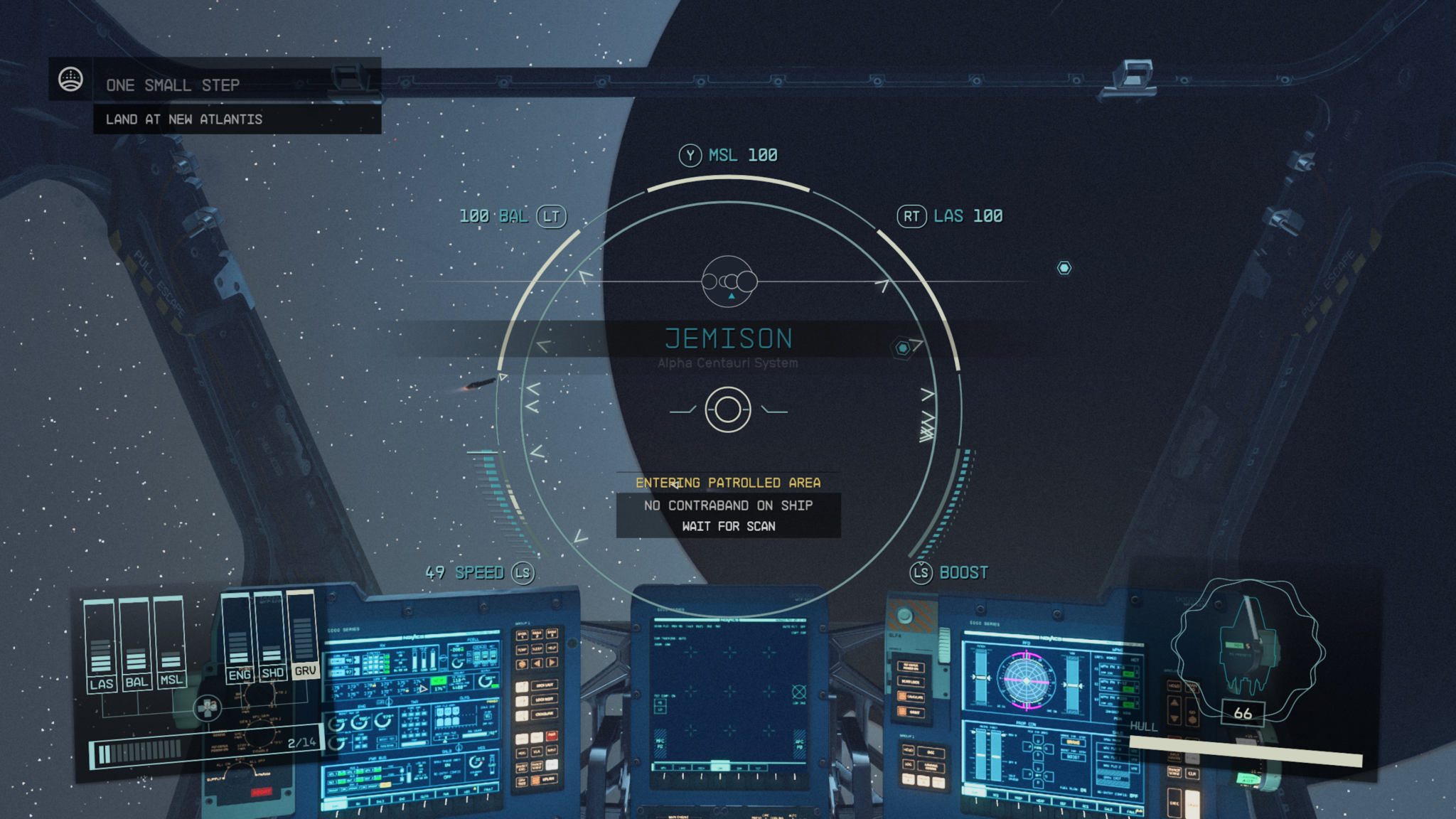Select the ONE SMALL STEP quest header
Screen dimensions: 1456x819
pyautogui.click(x=173, y=85)
